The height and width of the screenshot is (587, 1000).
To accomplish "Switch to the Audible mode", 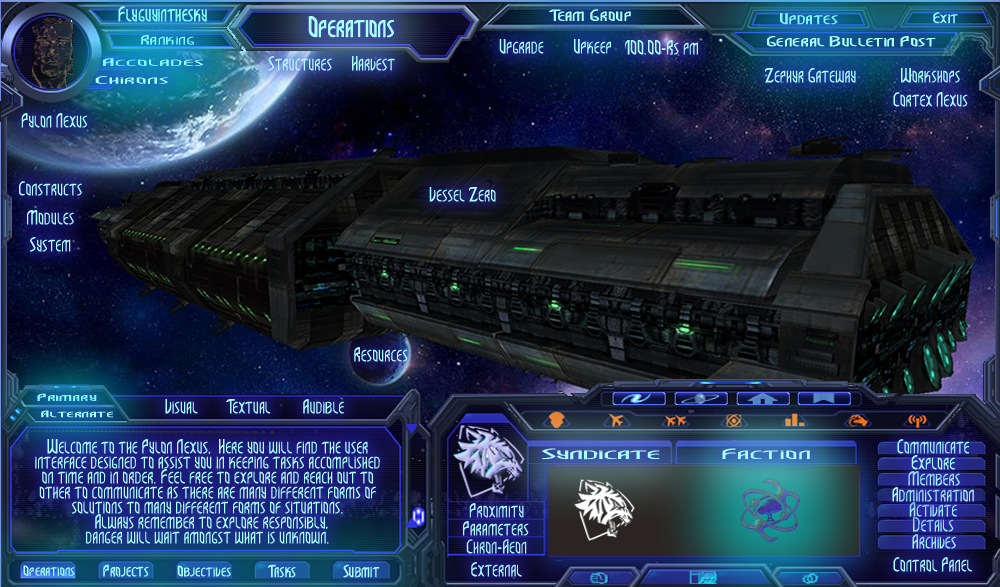I will click(x=323, y=407).
